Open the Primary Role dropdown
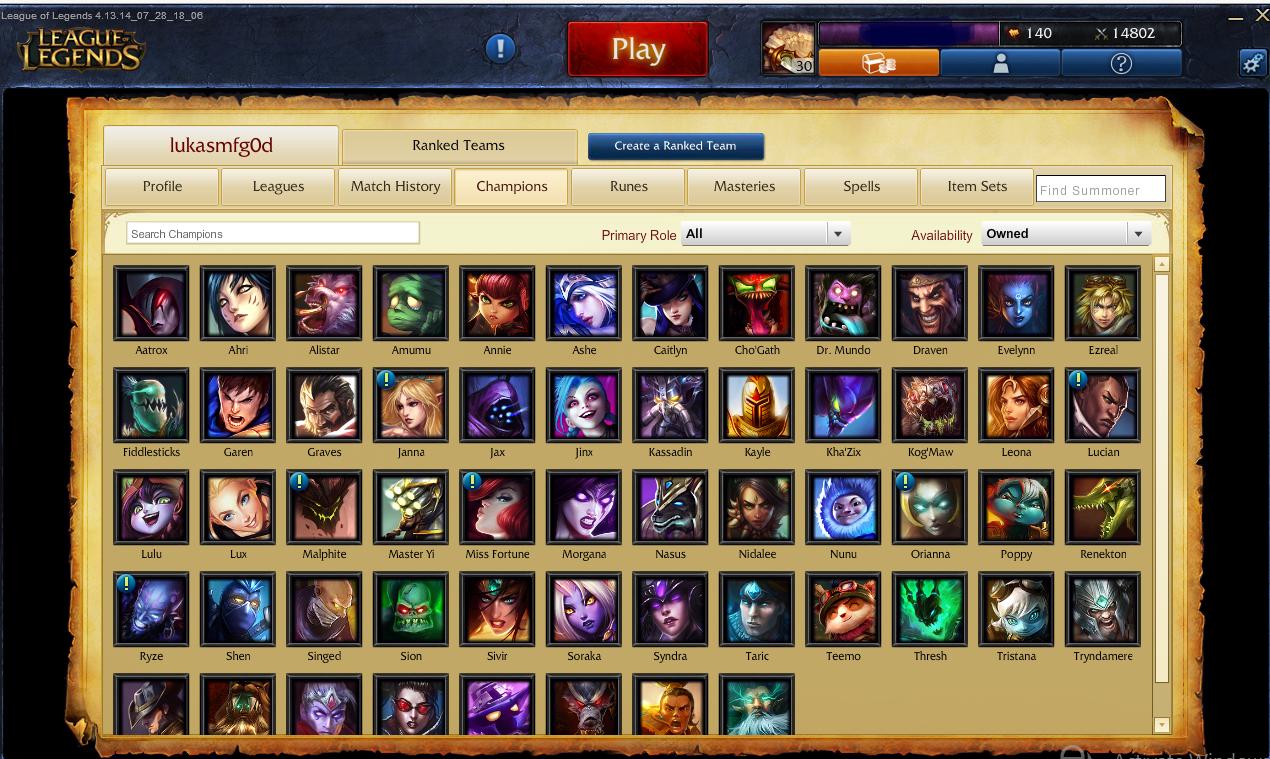The width and height of the screenshot is (1270, 759). [765, 234]
